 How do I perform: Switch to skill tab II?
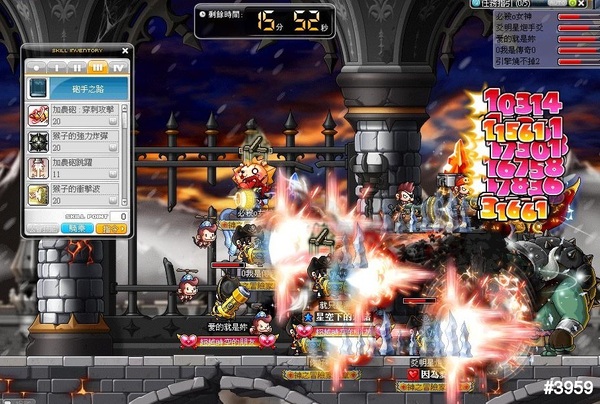coord(78,66)
